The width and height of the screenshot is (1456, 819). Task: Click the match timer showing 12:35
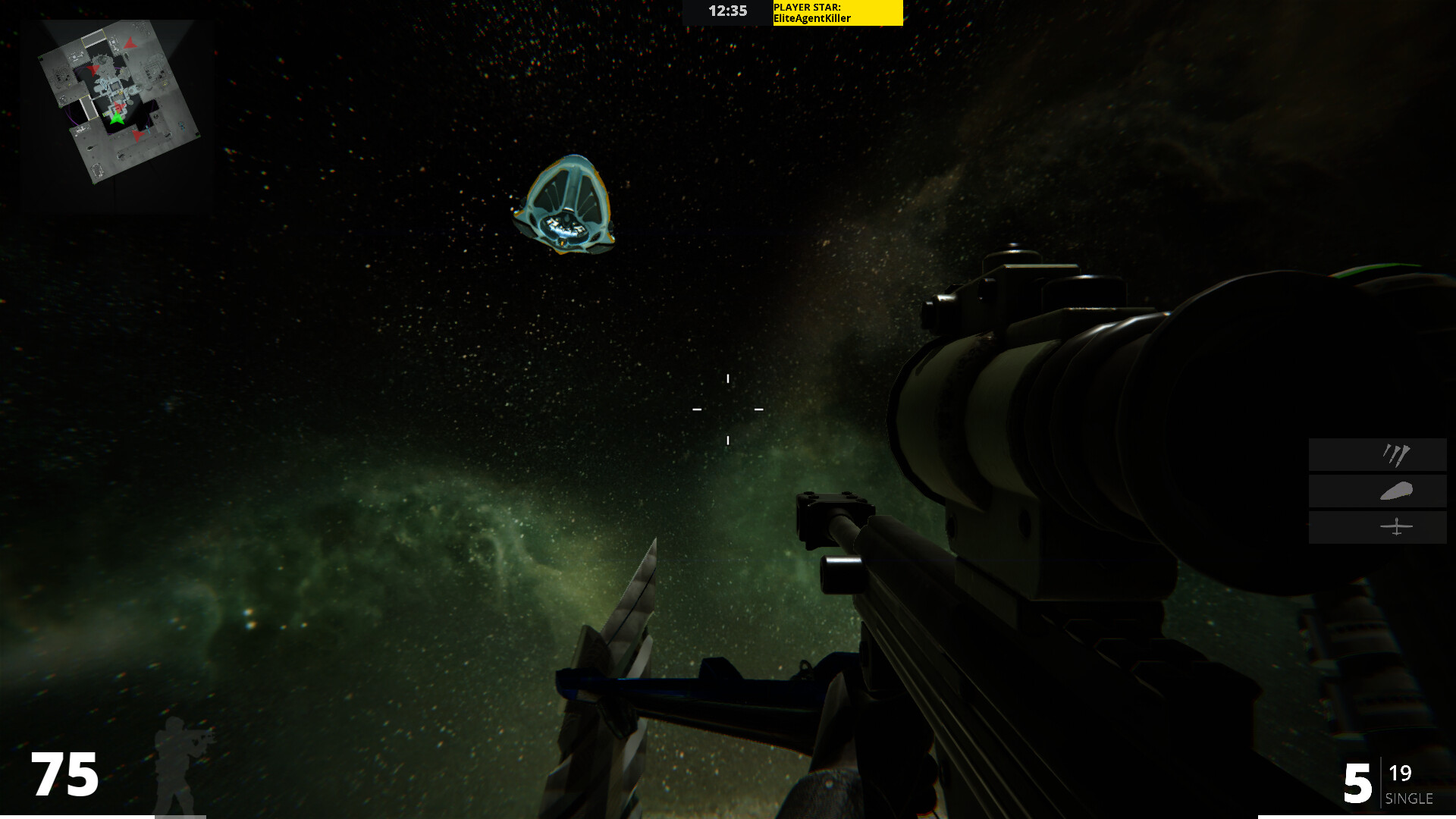tap(727, 11)
